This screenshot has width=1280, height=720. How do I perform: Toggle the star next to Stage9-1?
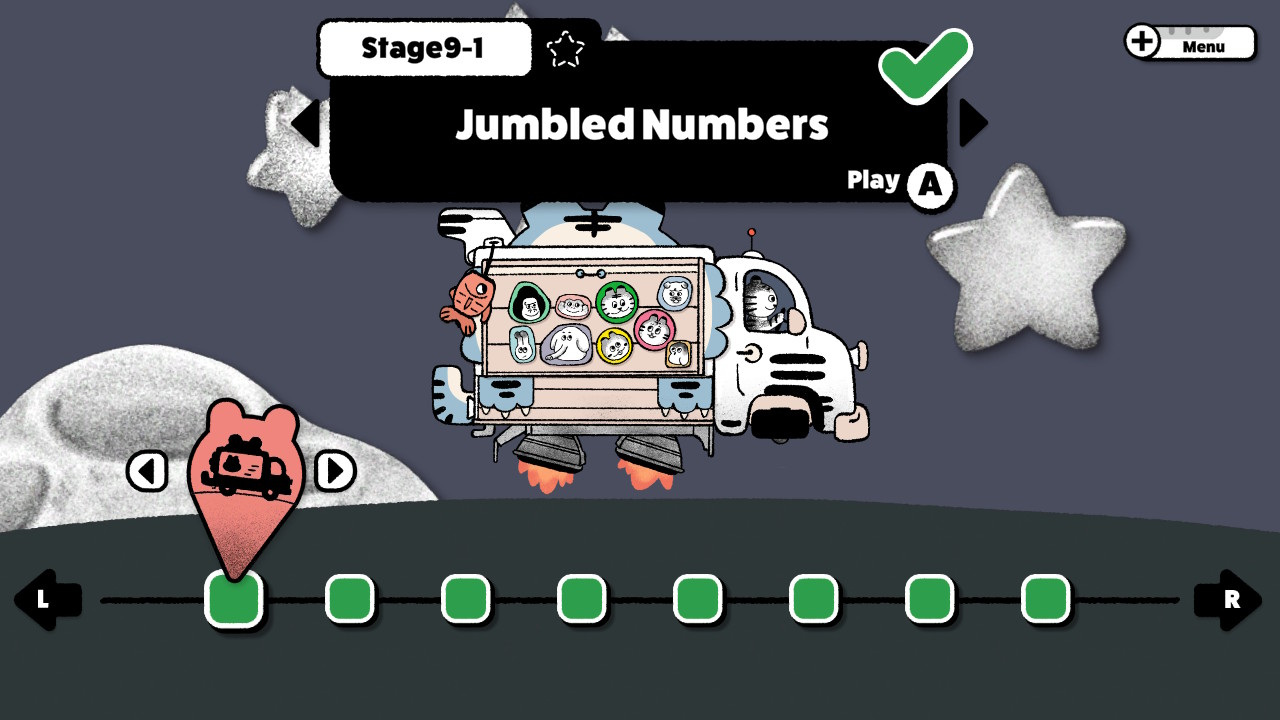[x=567, y=48]
